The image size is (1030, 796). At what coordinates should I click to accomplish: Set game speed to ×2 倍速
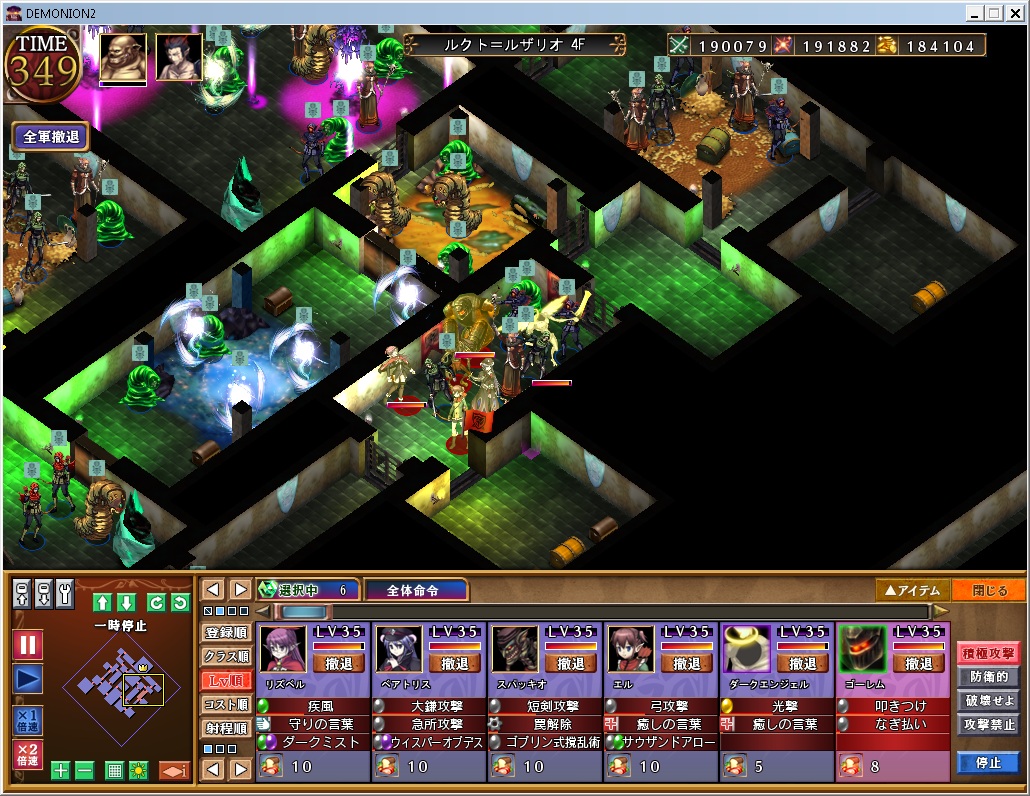point(28,753)
